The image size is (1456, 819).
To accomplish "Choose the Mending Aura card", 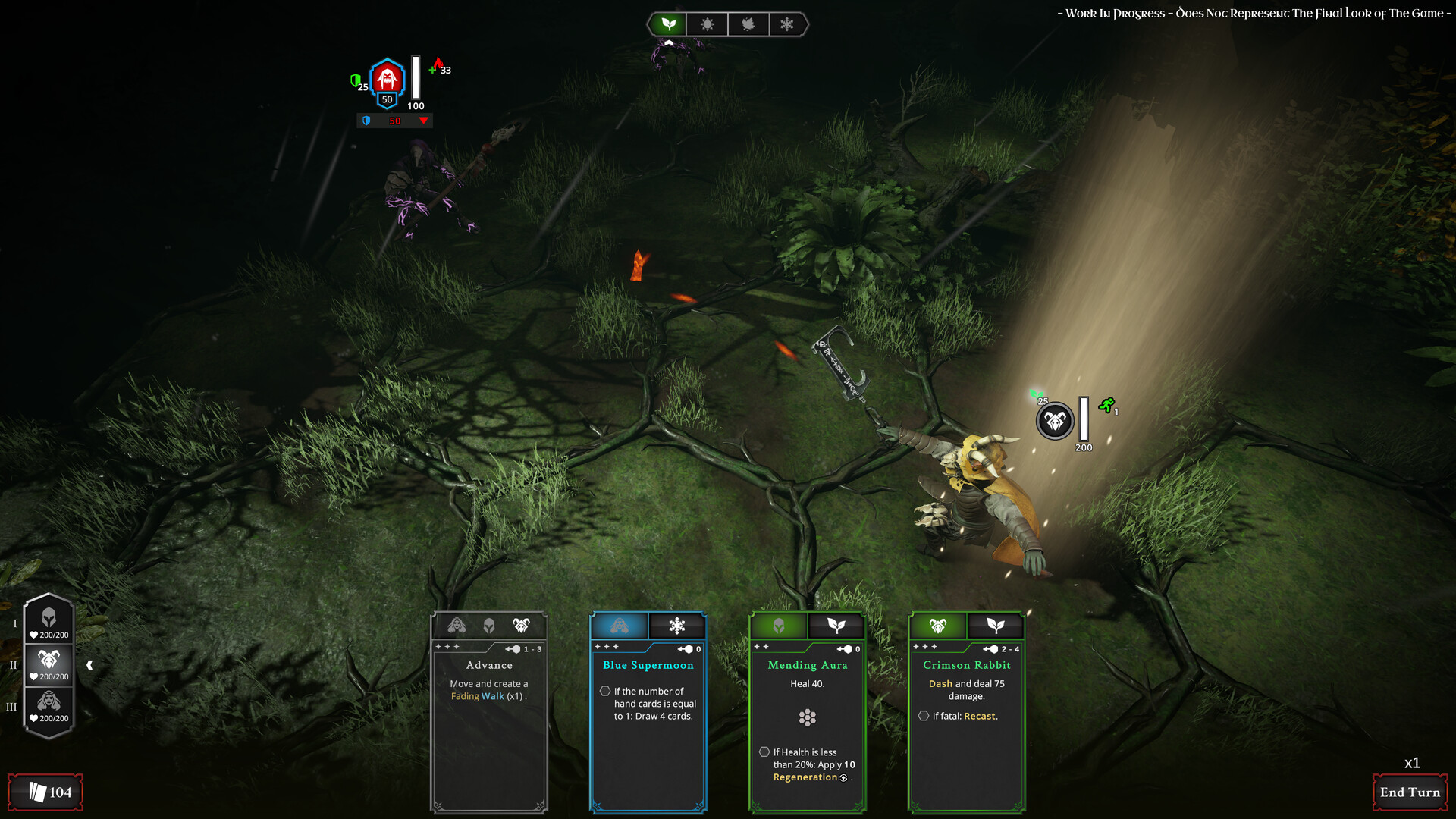I will click(x=808, y=713).
